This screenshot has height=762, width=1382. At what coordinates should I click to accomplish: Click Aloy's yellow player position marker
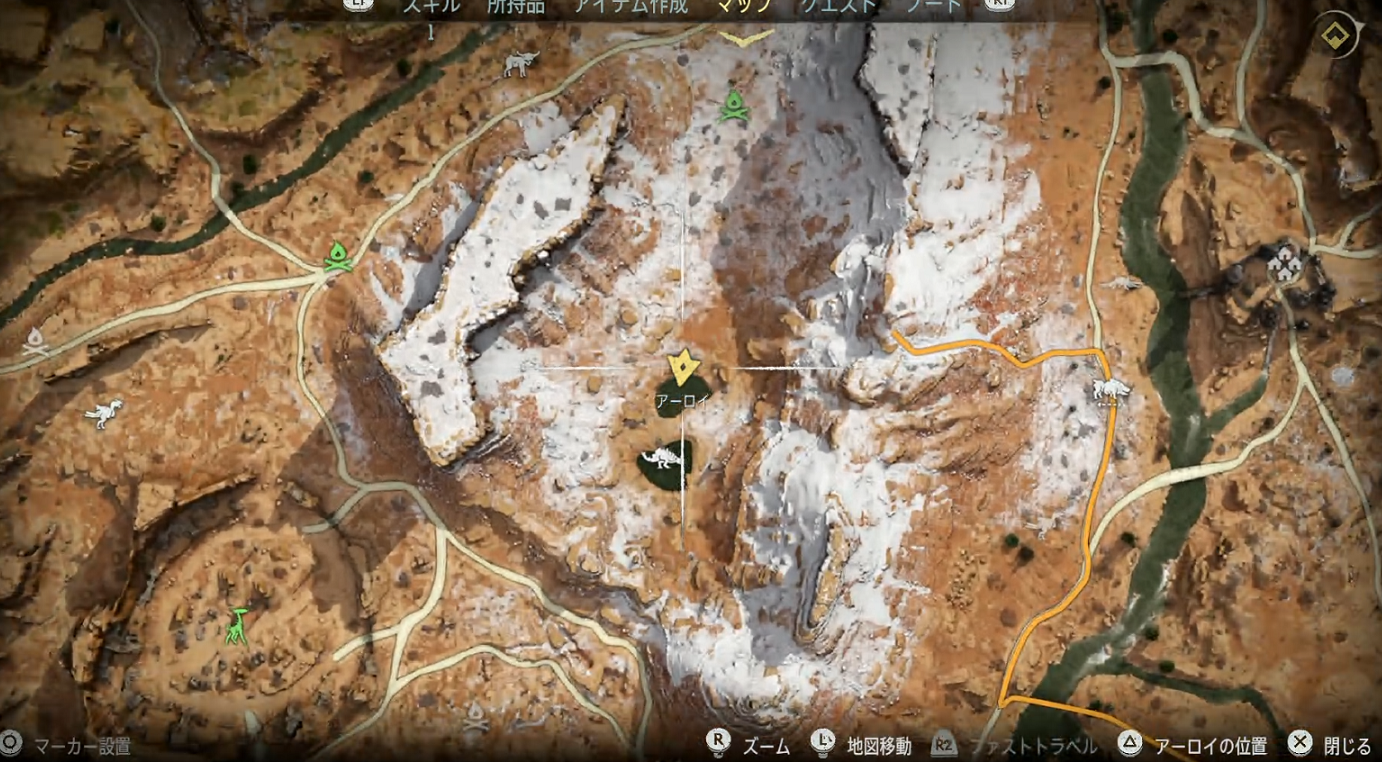pos(683,367)
